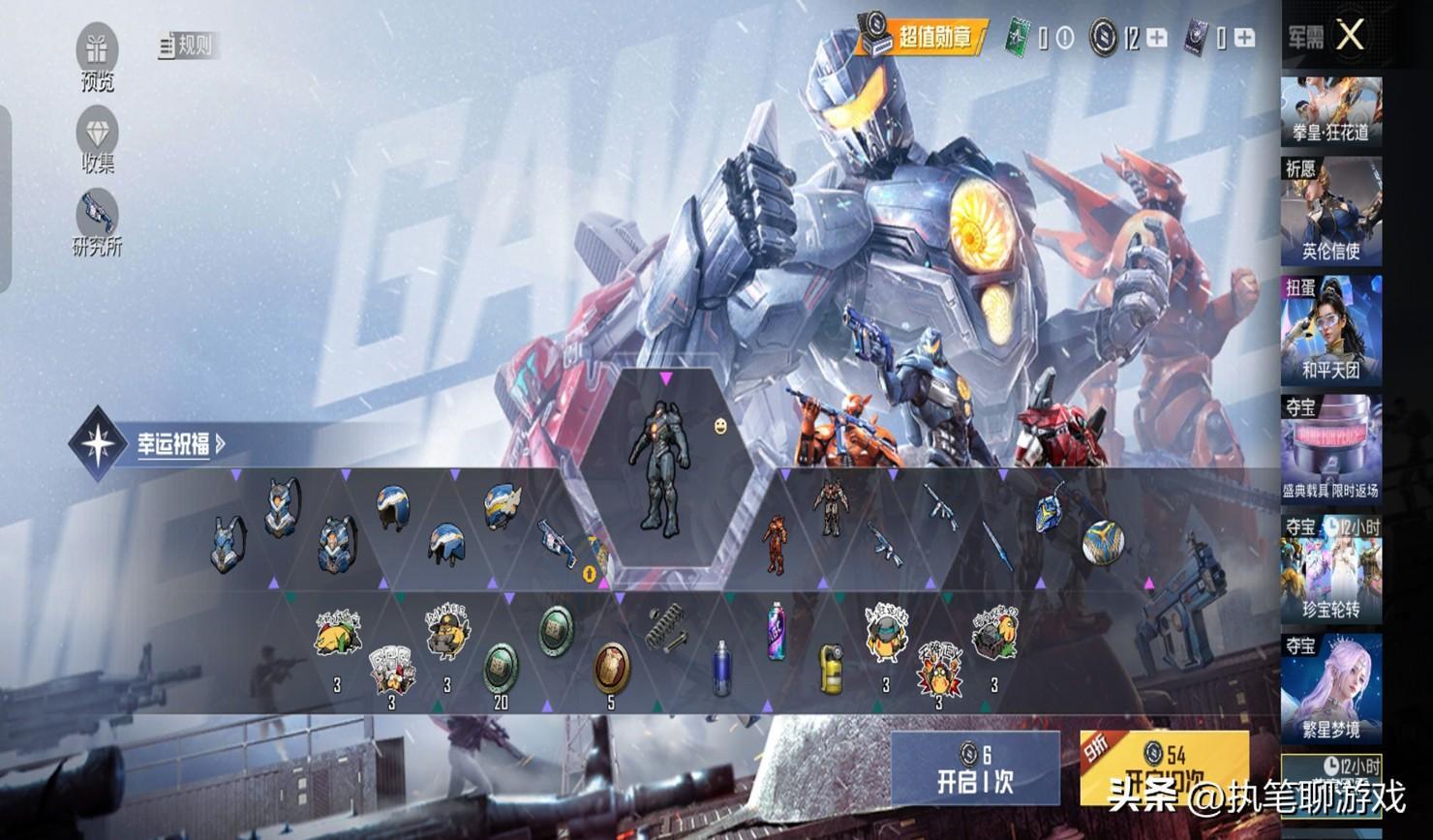Open the 研究所 research lab
This screenshot has width=1433, height=840.
tap(97, 223)
